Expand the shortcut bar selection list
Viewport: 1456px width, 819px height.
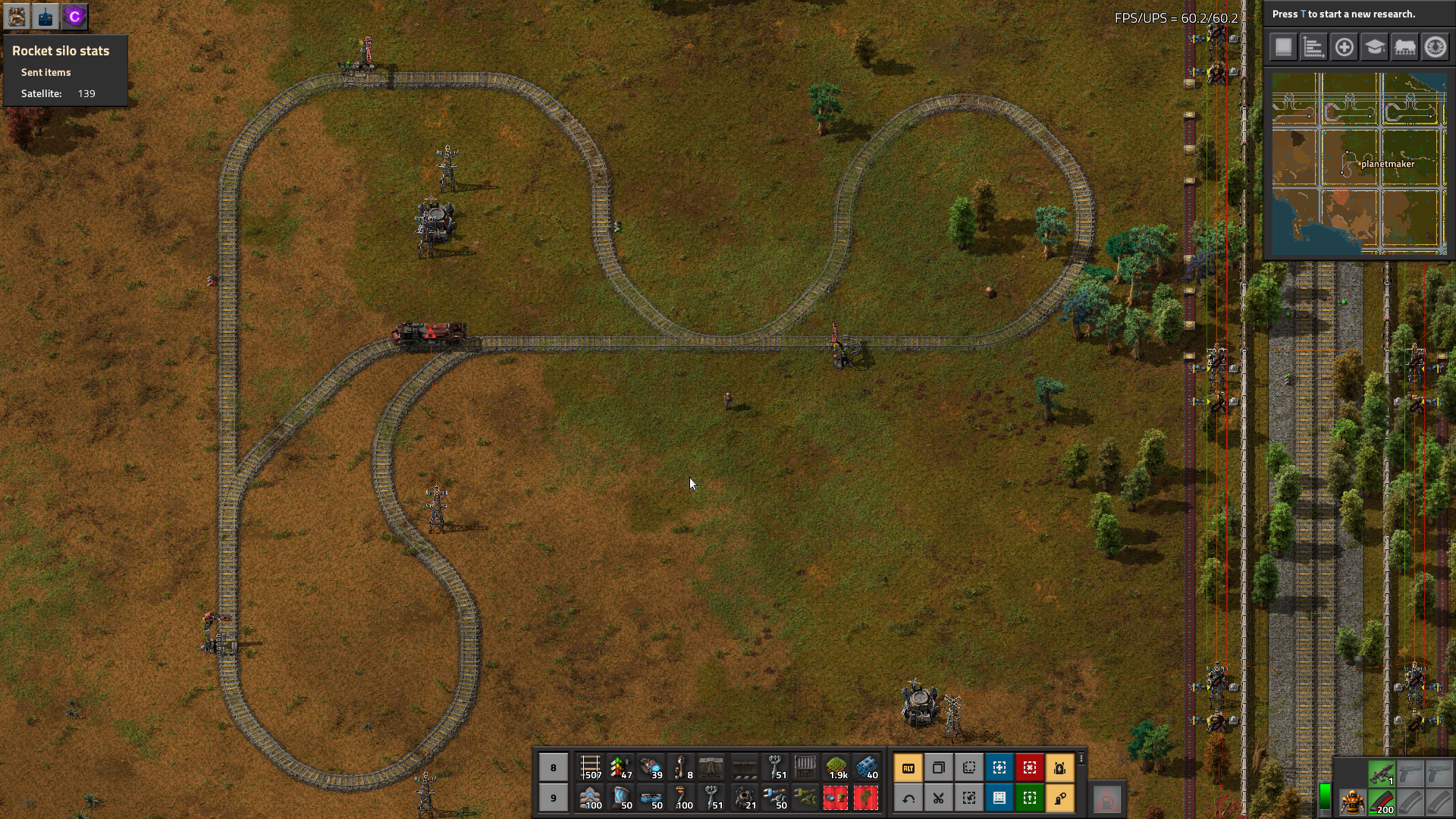coord(1081,758)
